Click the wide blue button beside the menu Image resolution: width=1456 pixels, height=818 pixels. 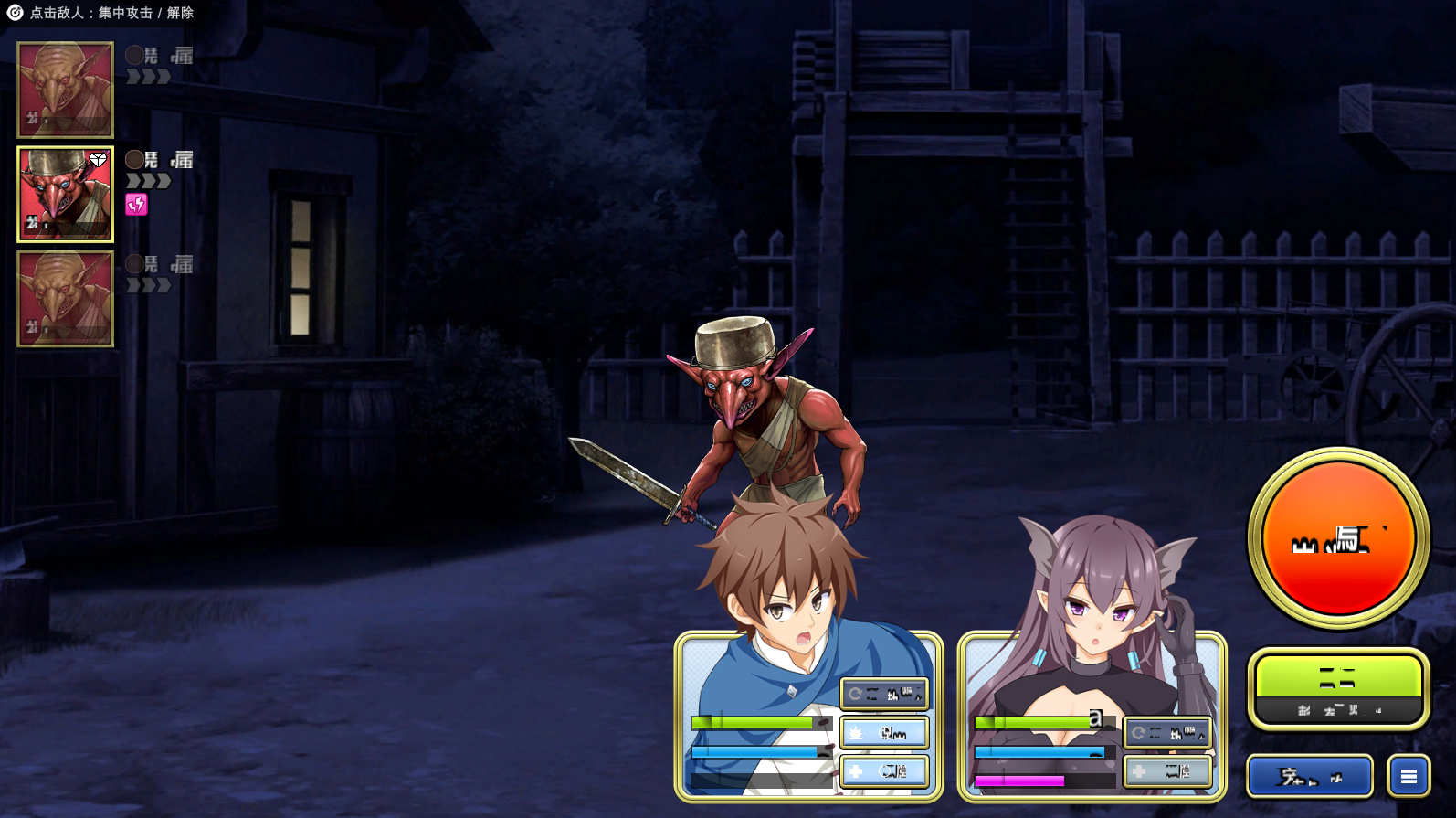pos(1309,776)
